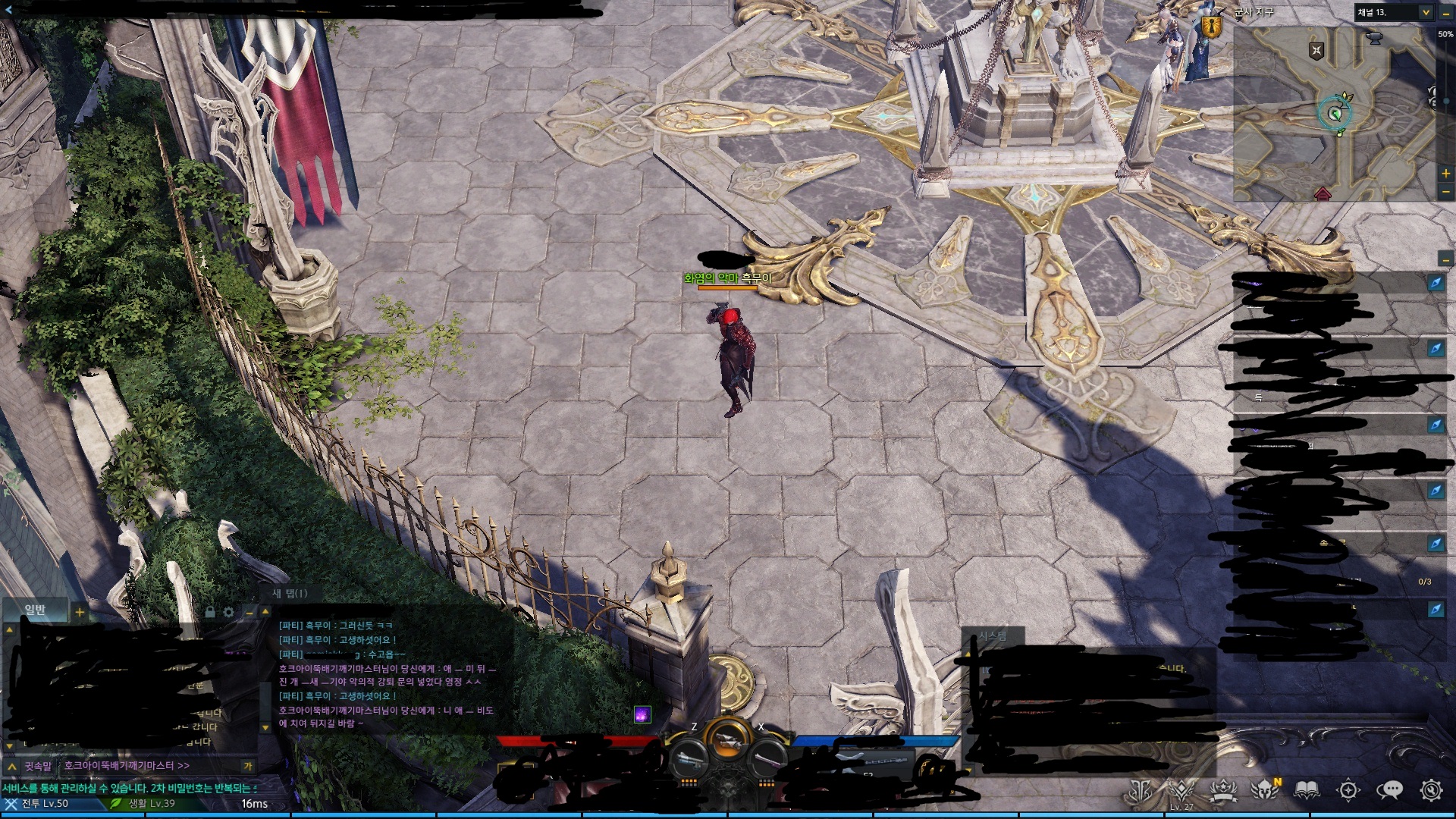Select the red house marker on minimap
Image resolution: width=1456 pixels, height=819 pixels.
pos(1323,193)
